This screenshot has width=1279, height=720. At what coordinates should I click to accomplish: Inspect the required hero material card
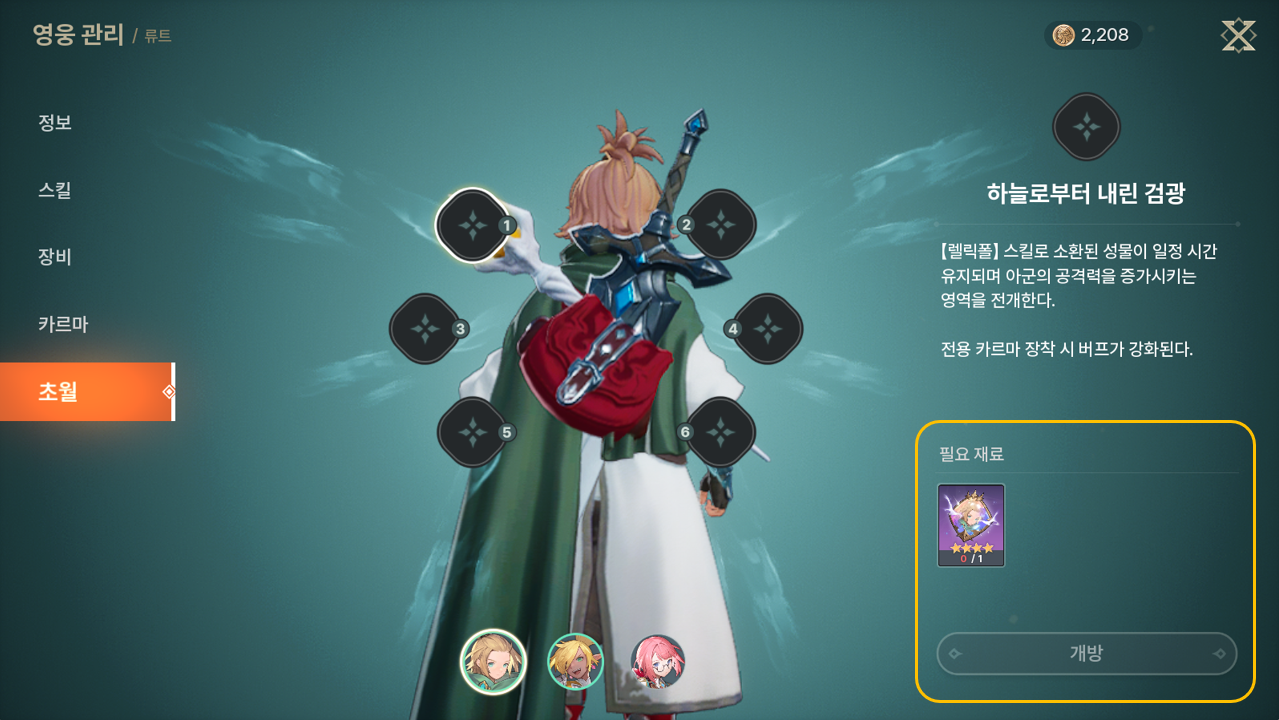tap(971, 525)
